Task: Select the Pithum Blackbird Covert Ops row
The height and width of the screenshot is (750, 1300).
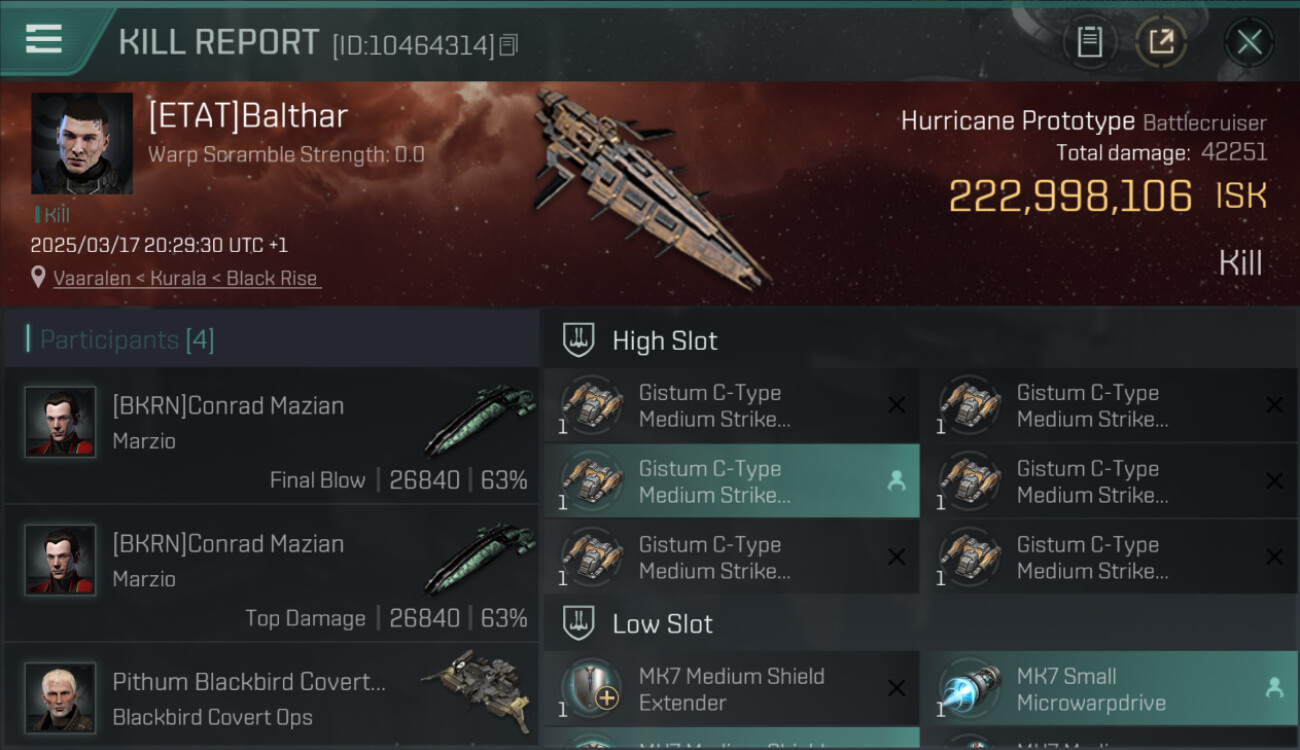Action: point(272,698)
